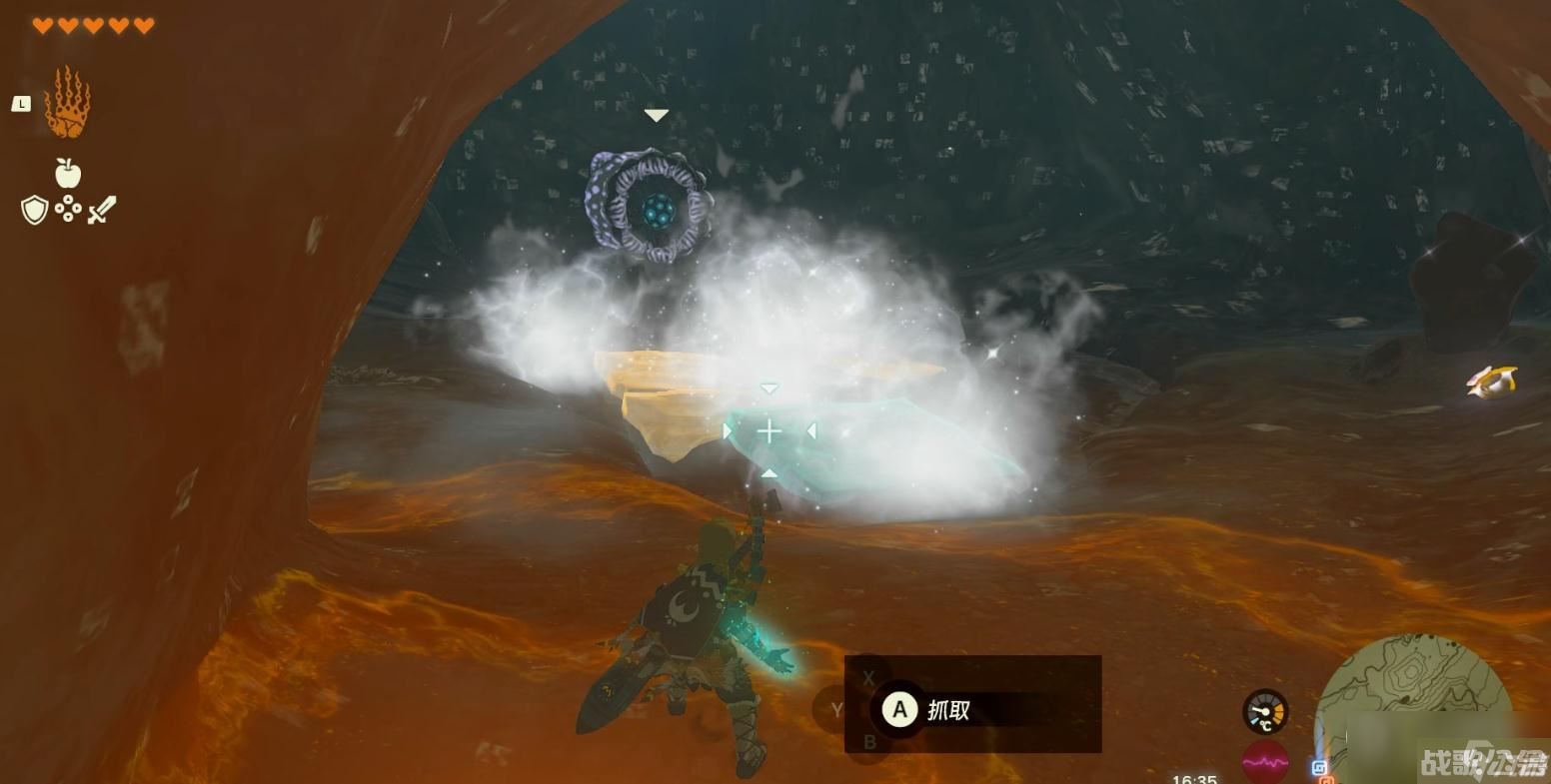
Task: Open the shield quick-select icon
Action: pyautogui.click(x=35, y=210)
